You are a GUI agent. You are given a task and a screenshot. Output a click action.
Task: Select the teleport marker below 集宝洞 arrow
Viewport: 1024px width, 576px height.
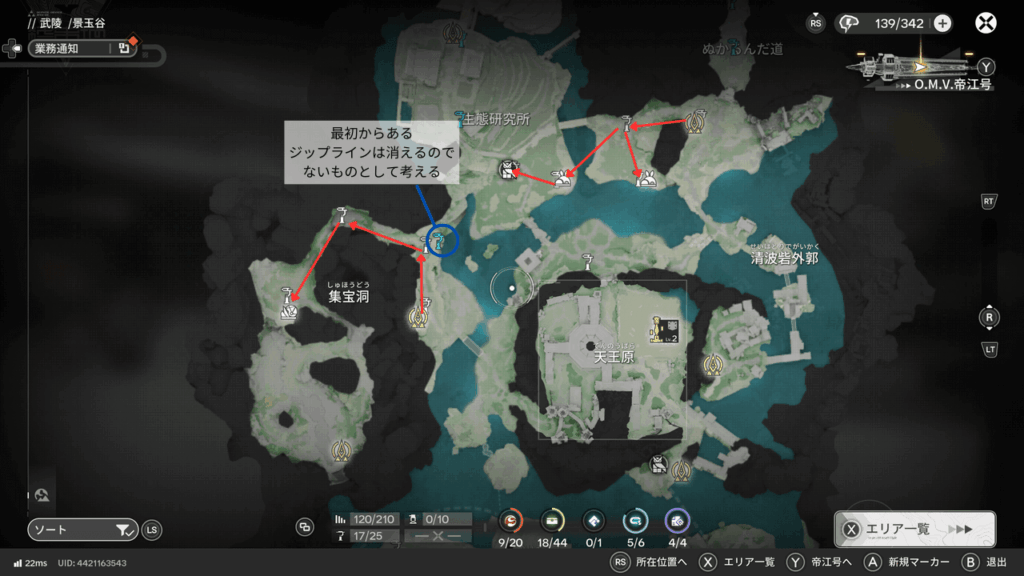click(419, 318)
